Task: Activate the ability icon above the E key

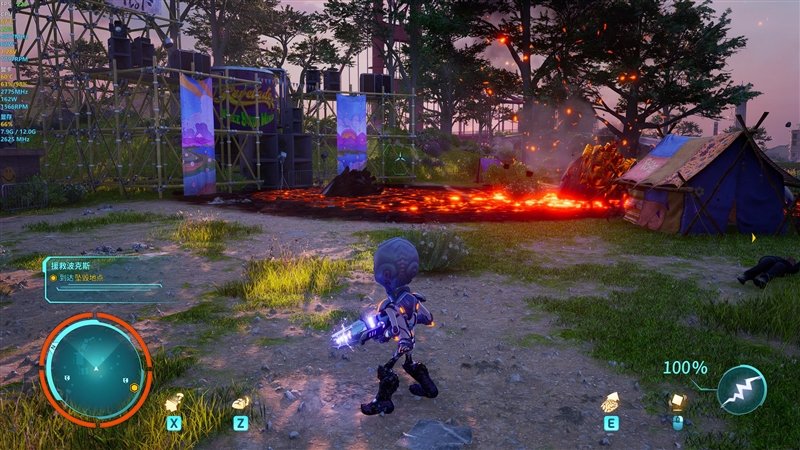Action: click(x=608, y=402)
